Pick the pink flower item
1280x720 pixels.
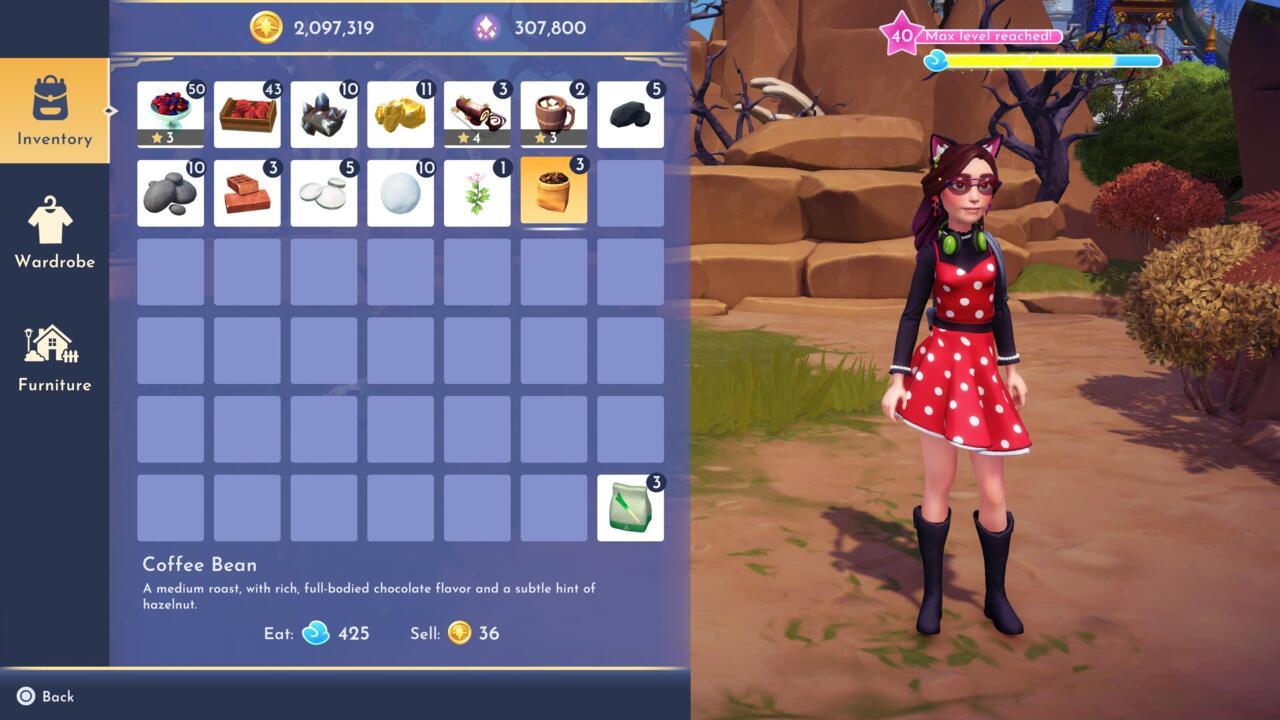[477, 193]
